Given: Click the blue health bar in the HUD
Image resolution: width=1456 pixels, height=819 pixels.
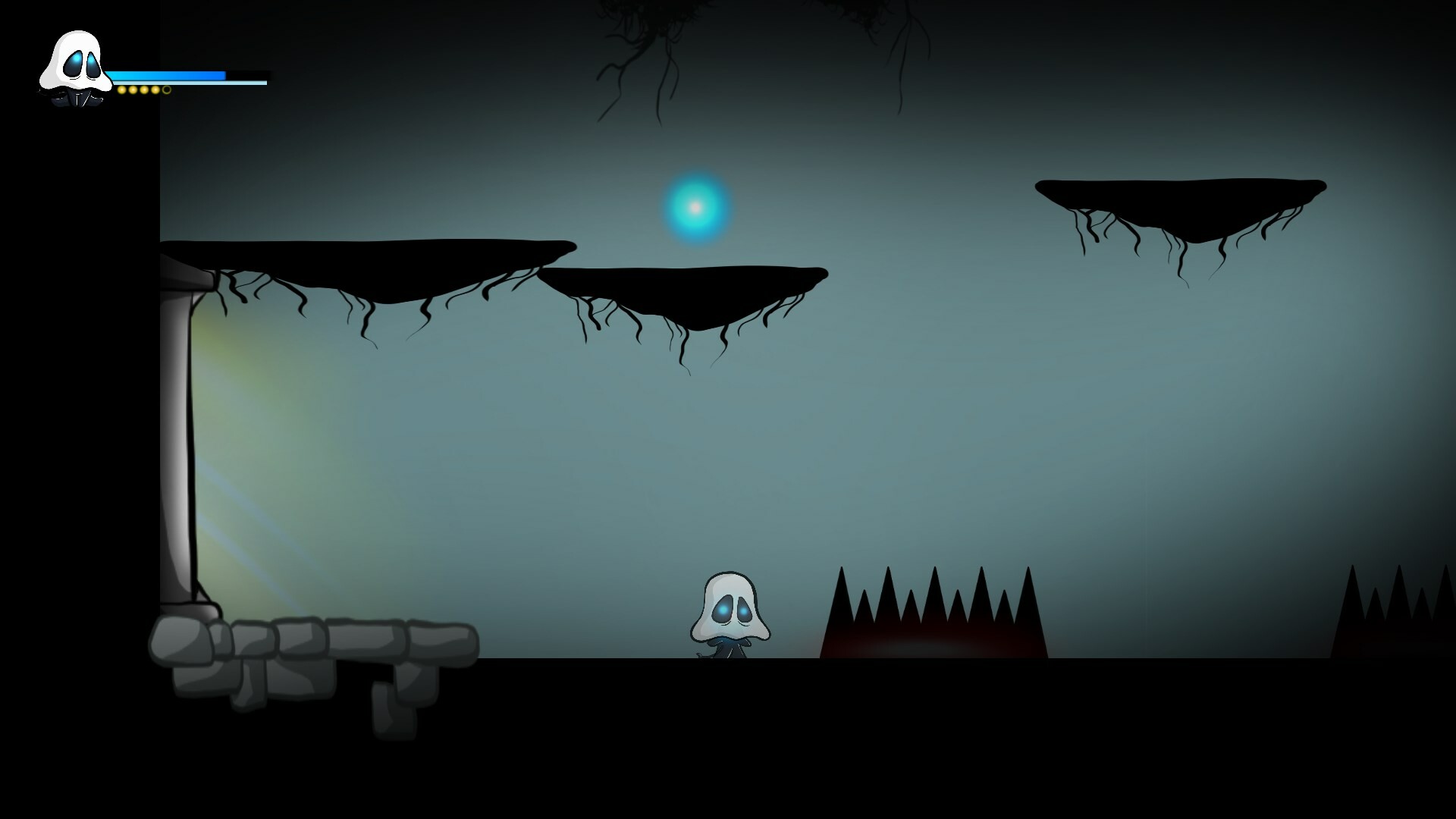Looking at the screenshot, I should [167, 74].
